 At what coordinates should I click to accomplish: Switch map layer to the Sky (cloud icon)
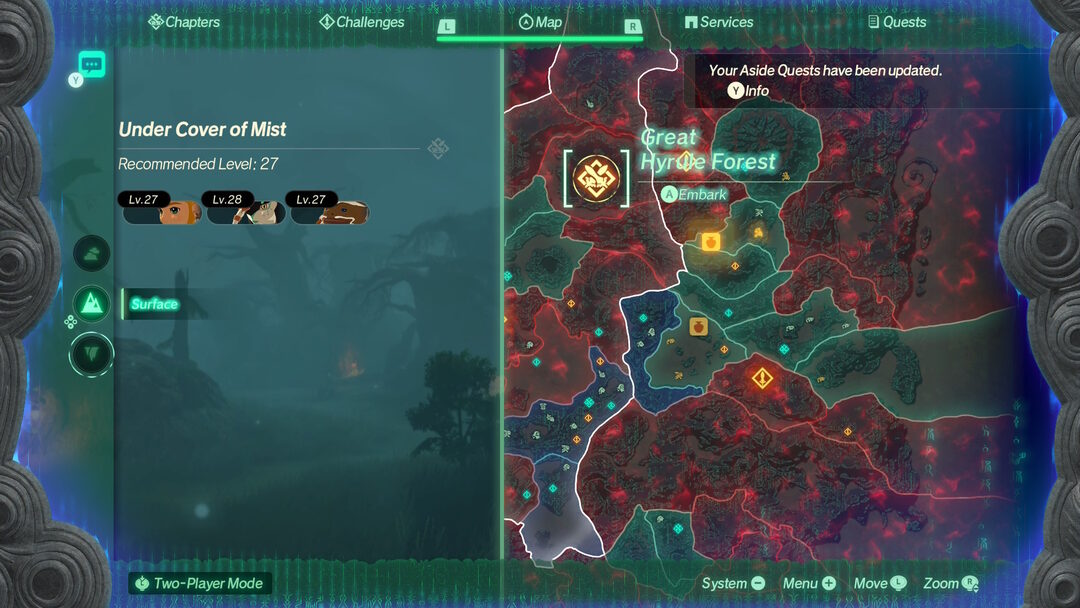(92, 253)
